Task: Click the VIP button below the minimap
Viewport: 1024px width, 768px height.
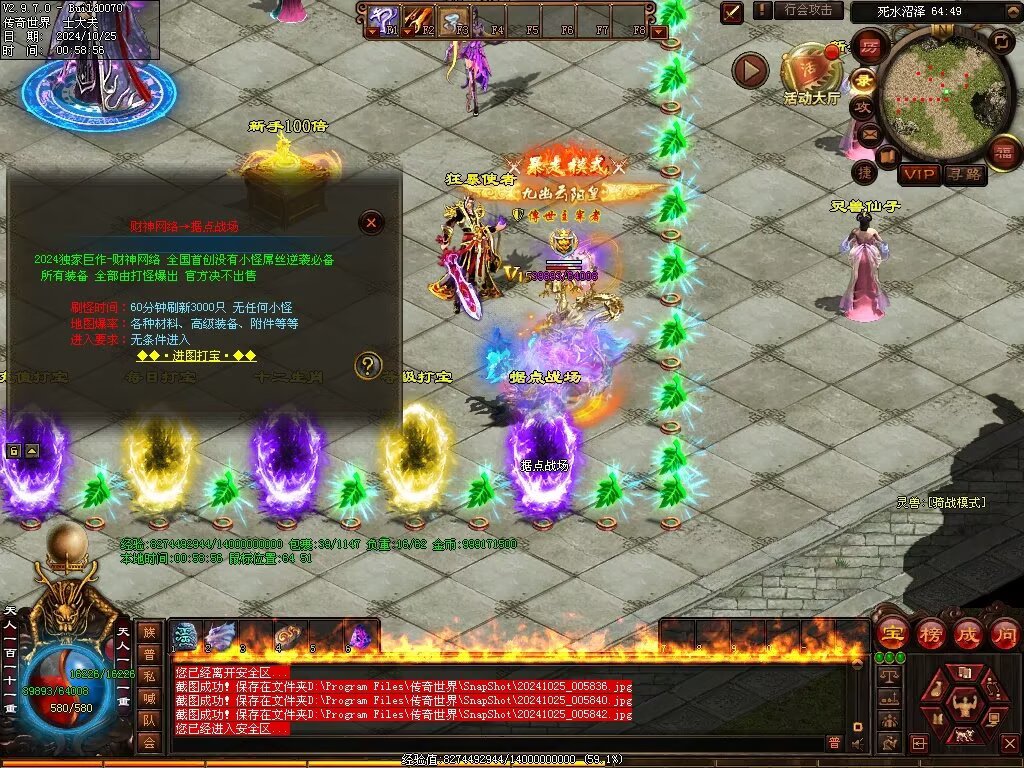Action: (919, 175)
